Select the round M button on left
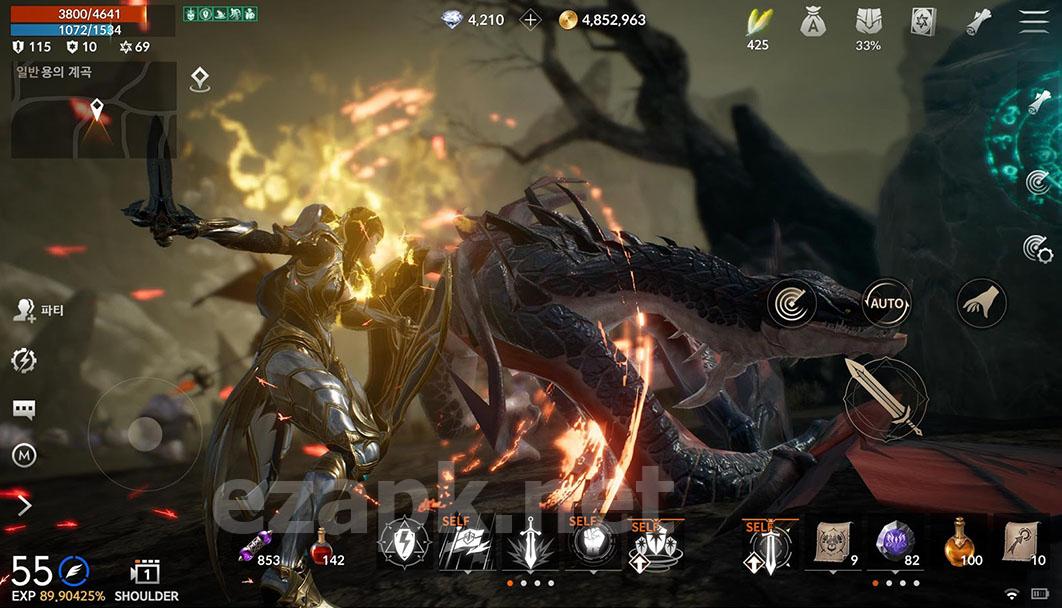The width and height of the screenshot is (1062, 608). coord(24,456)
